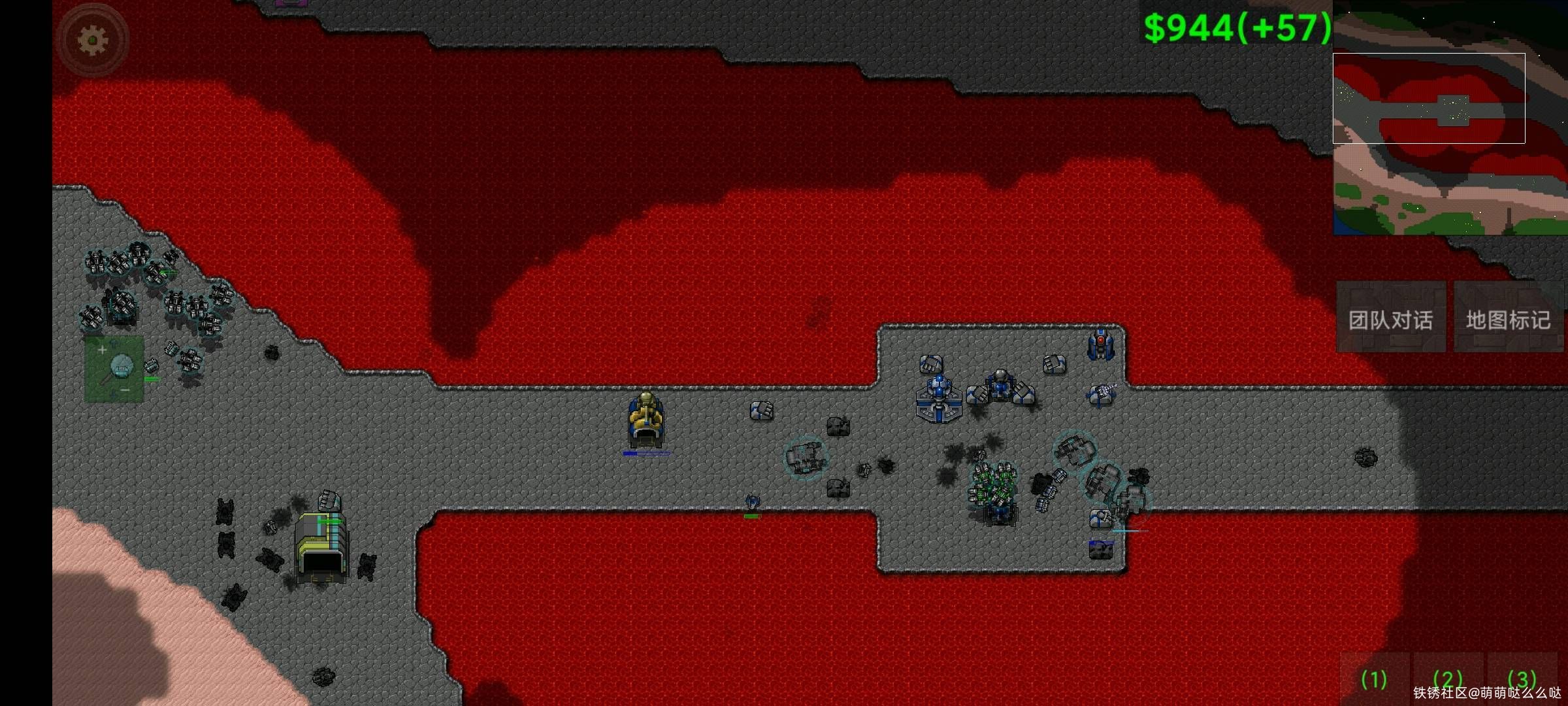The width and height of the screenshot is (1568, 706).
Task: Activate the 地图标记 map marker button
Action: click(x=1508, y=320)
